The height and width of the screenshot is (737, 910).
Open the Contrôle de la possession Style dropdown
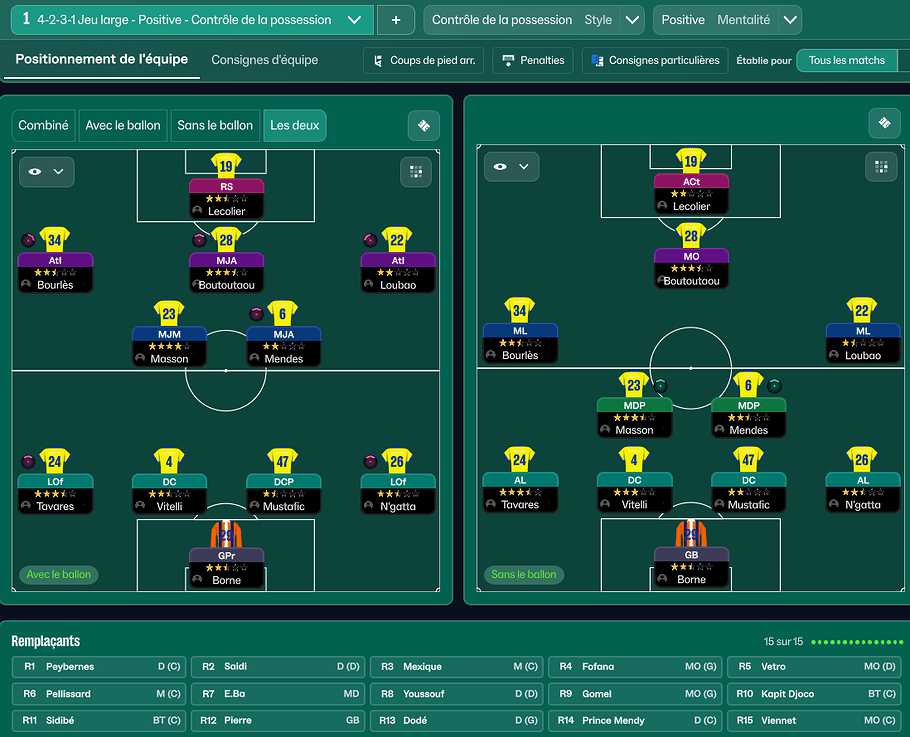coord(632,20)
